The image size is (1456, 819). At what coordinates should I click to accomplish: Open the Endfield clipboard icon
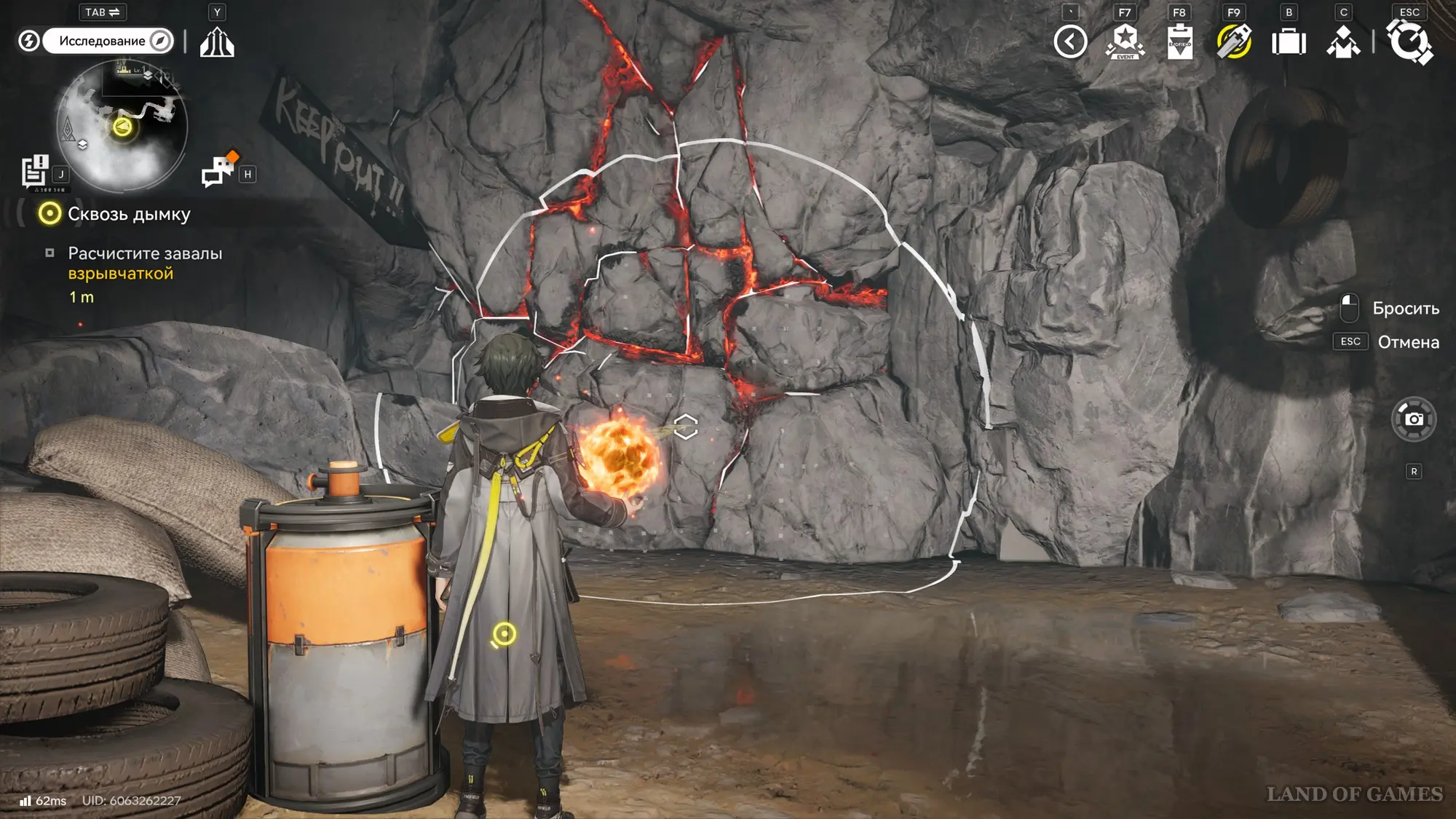coord(1179,41)
